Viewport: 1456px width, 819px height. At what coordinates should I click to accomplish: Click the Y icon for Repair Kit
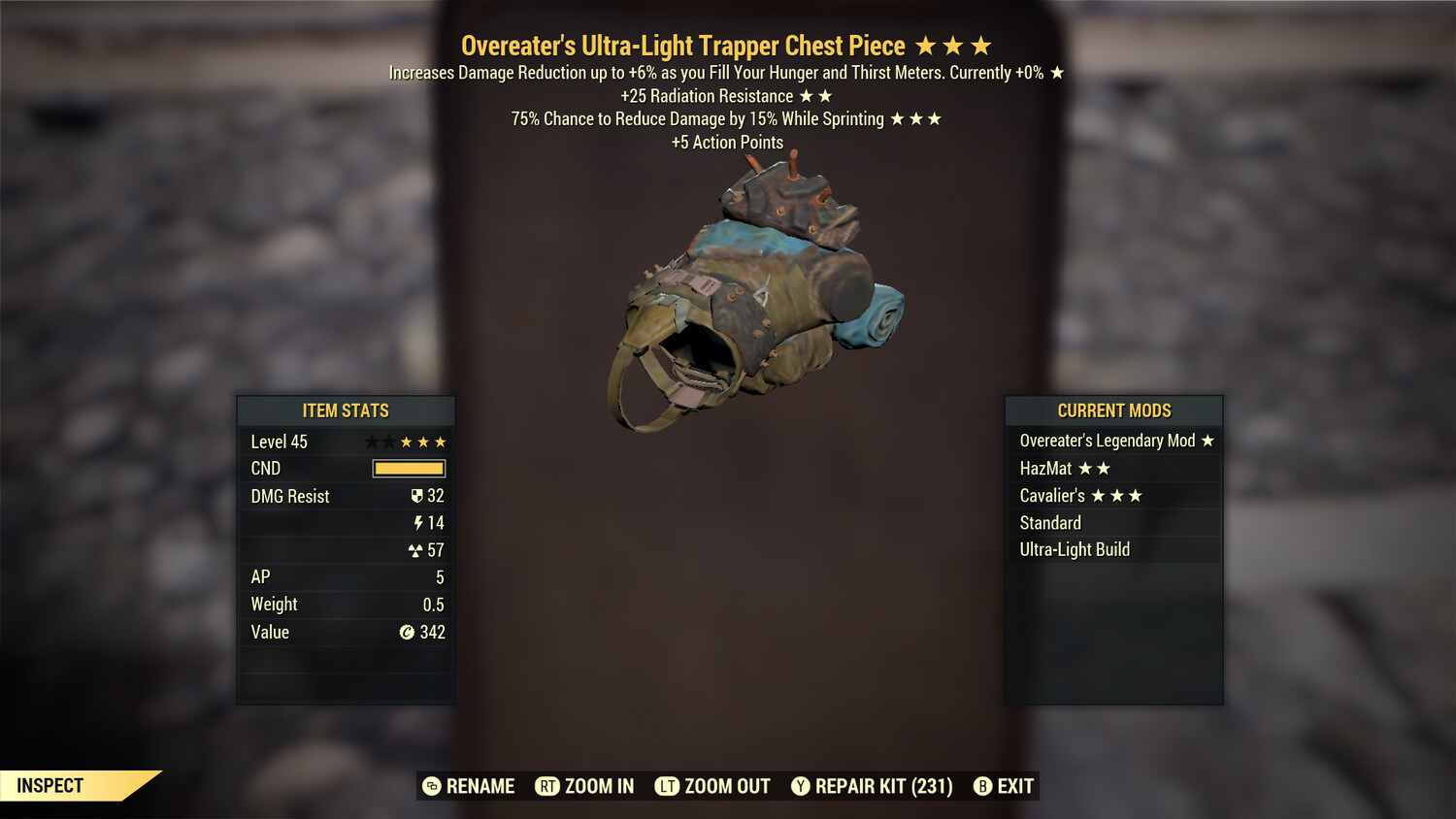[802, 786]
